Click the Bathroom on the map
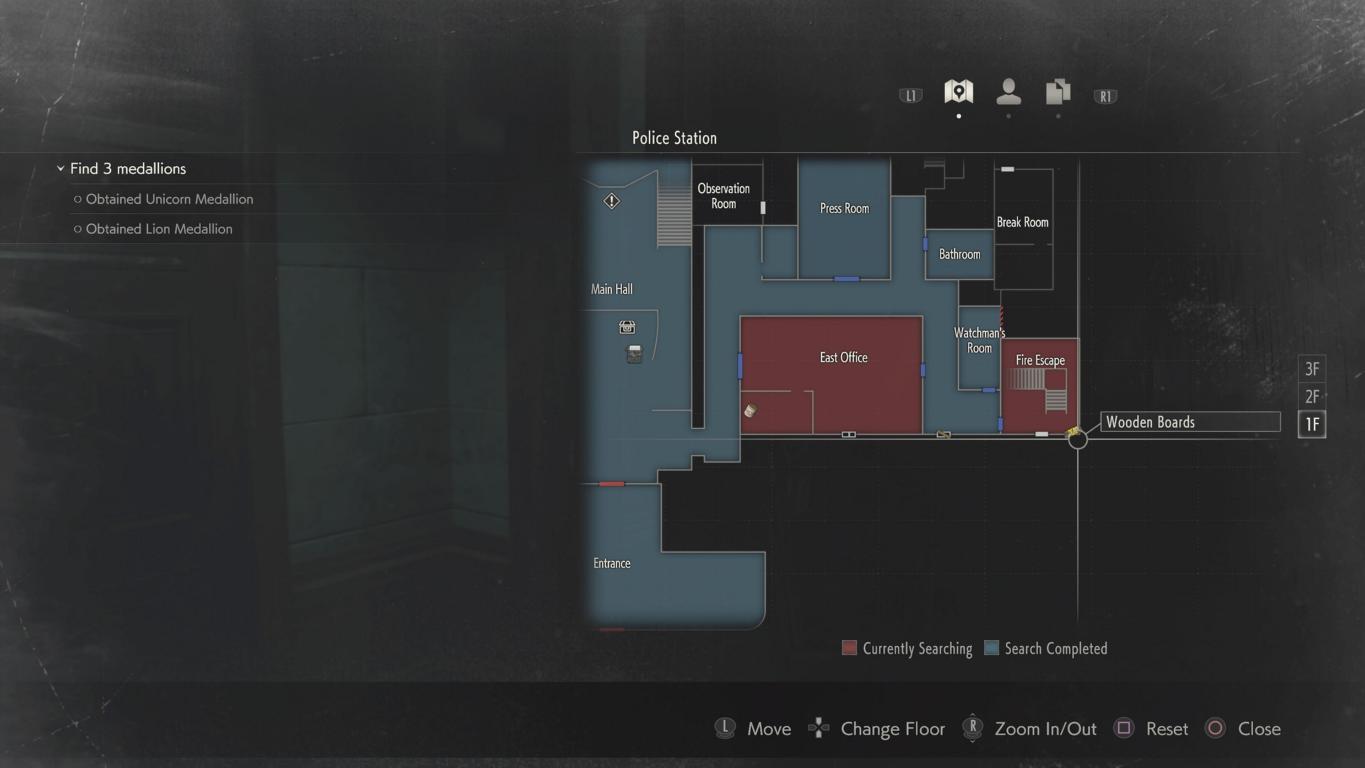The image size is (1365, 768). (959, 255)
